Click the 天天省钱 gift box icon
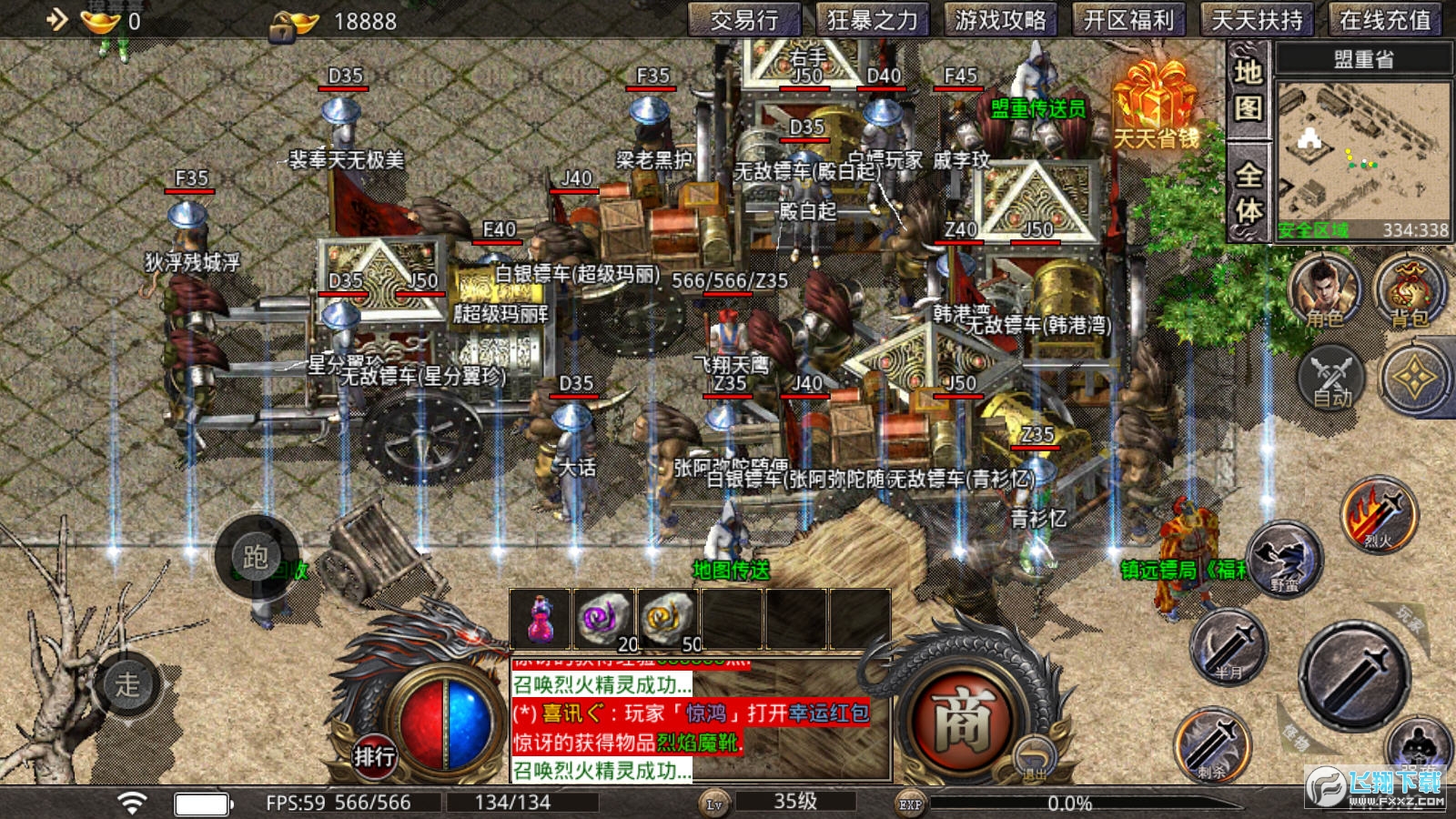The width and height of the screenshot is (1456, 819). coord(1156,105)
